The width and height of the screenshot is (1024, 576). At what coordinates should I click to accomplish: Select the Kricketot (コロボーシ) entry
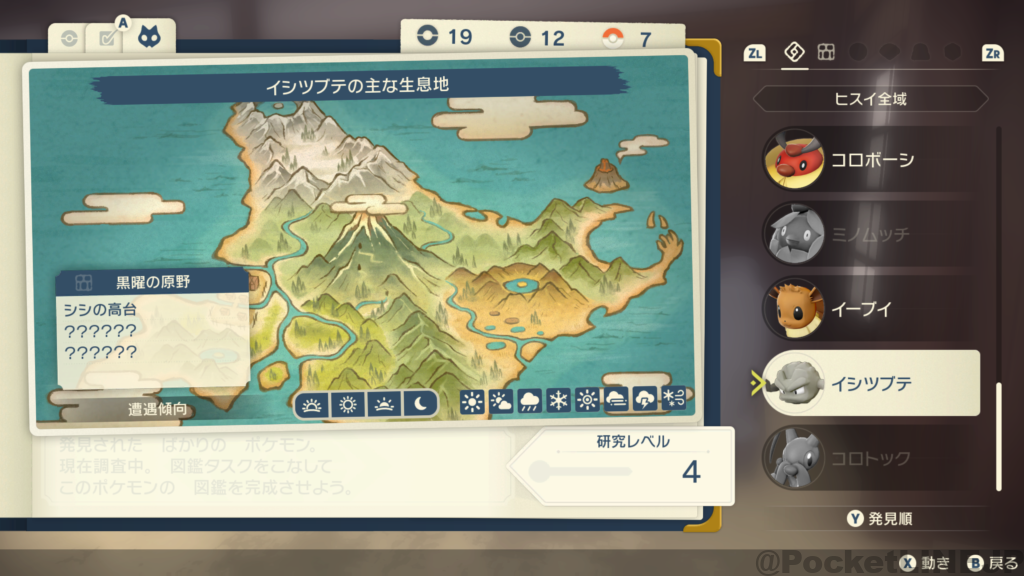point(868,160)
